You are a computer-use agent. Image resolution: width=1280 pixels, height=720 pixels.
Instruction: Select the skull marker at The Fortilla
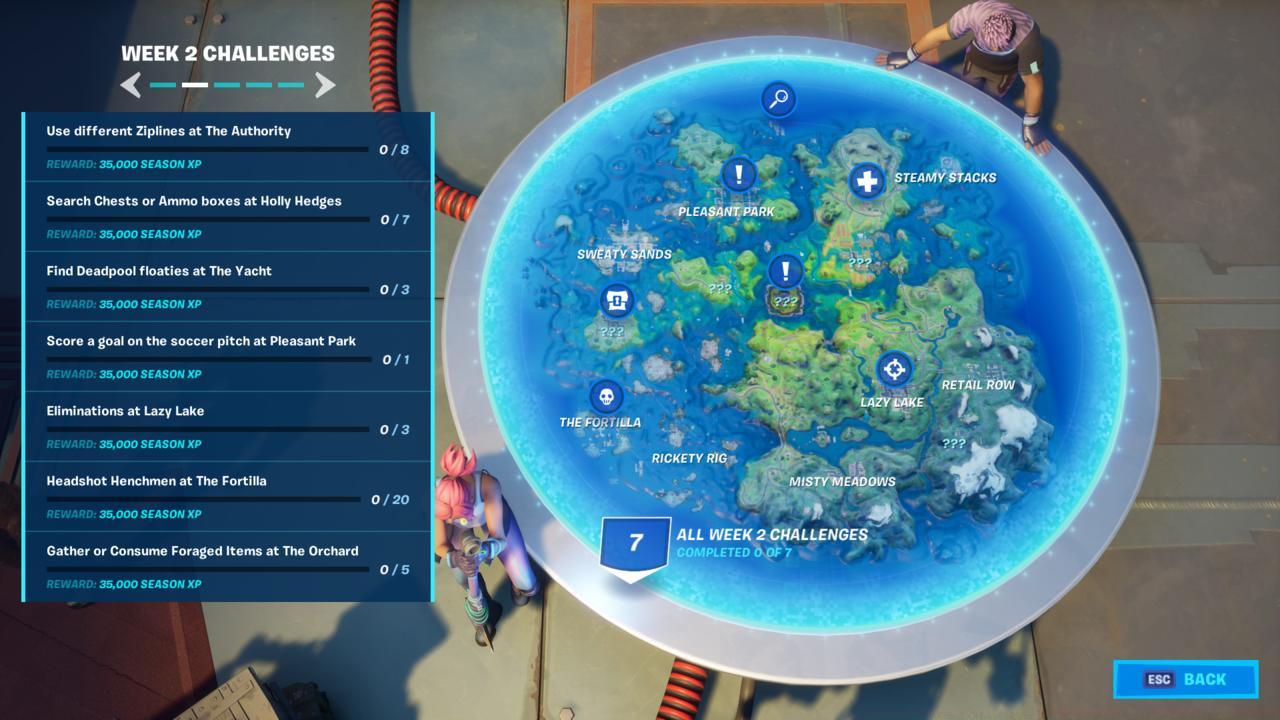click(607, 396)
